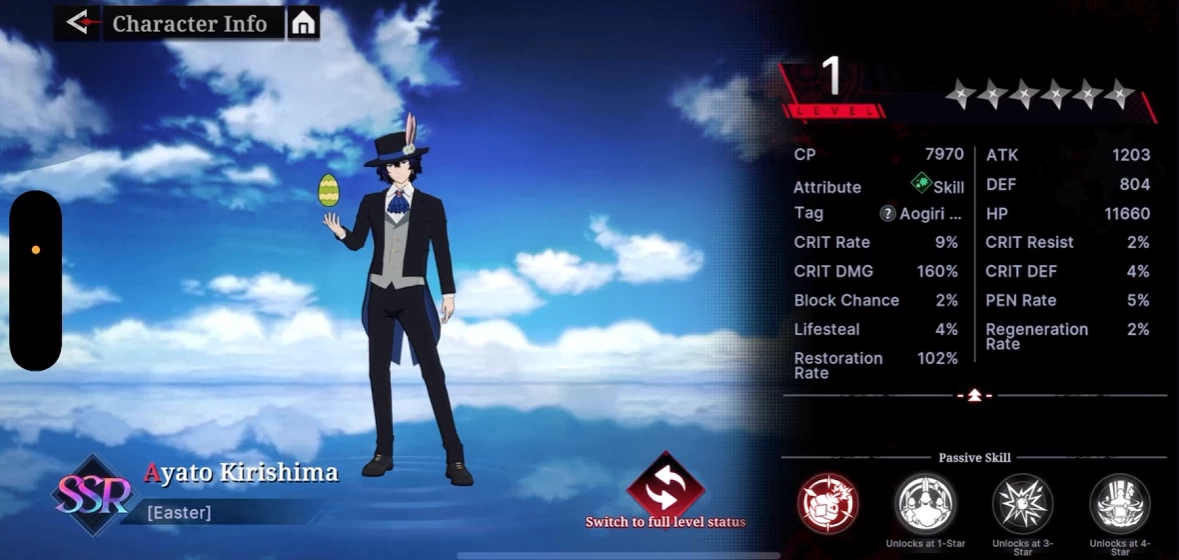Expand the stats panel arrow divider
The height and width of the screenshot is (560, 1179).
coord(974,395)
